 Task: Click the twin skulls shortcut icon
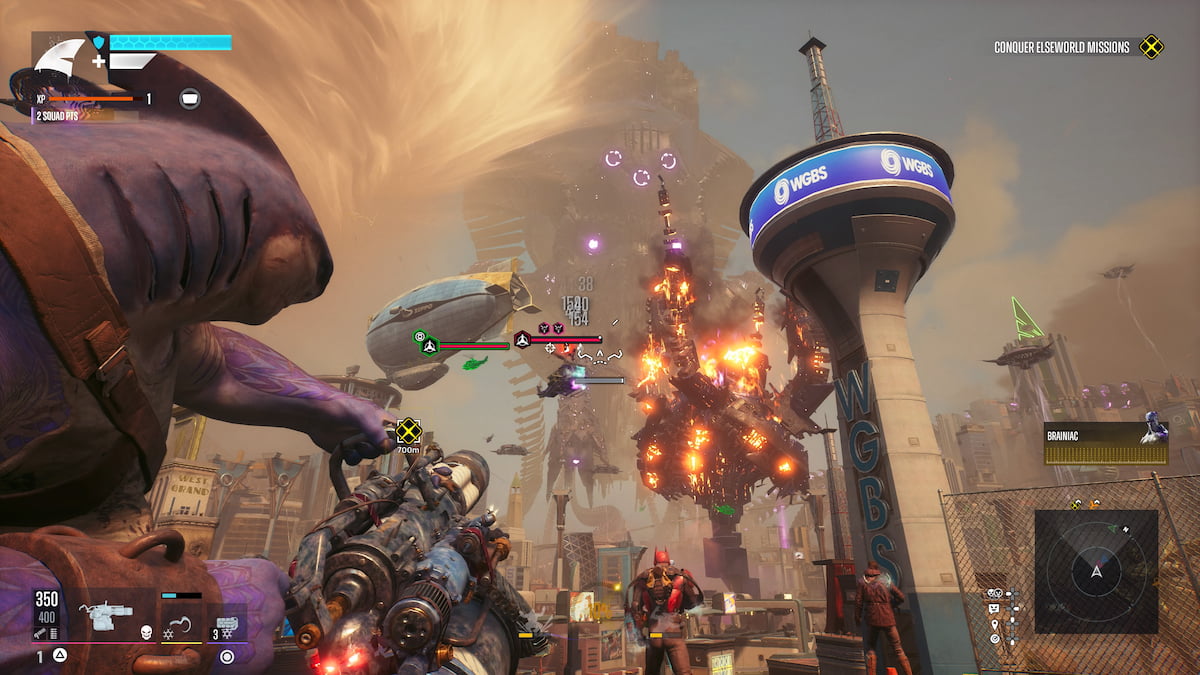(x=995, y=592)
